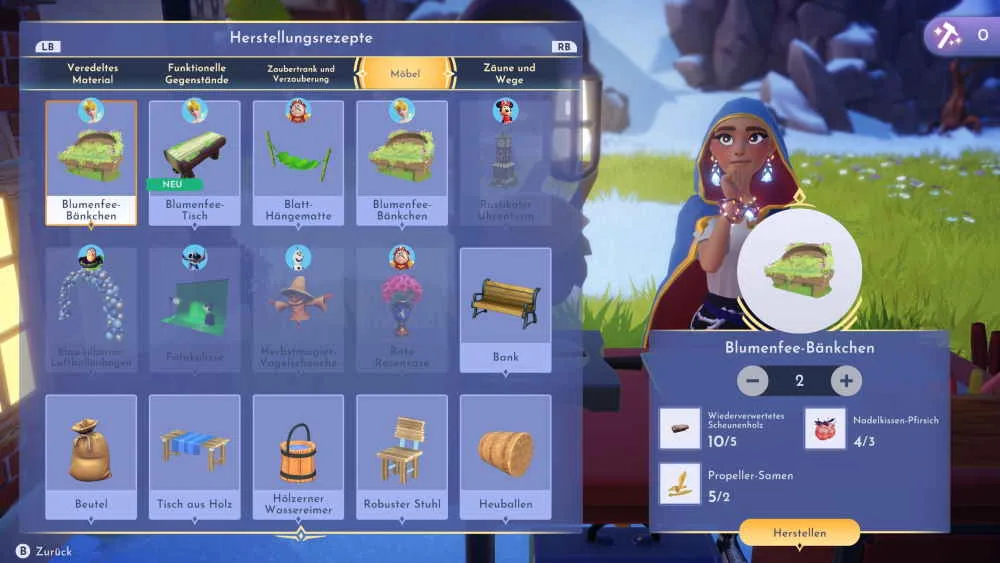Pick the Heuballen recipe tile
Image resolution: width=1000 pixels, height=563 pixels.
505,457
